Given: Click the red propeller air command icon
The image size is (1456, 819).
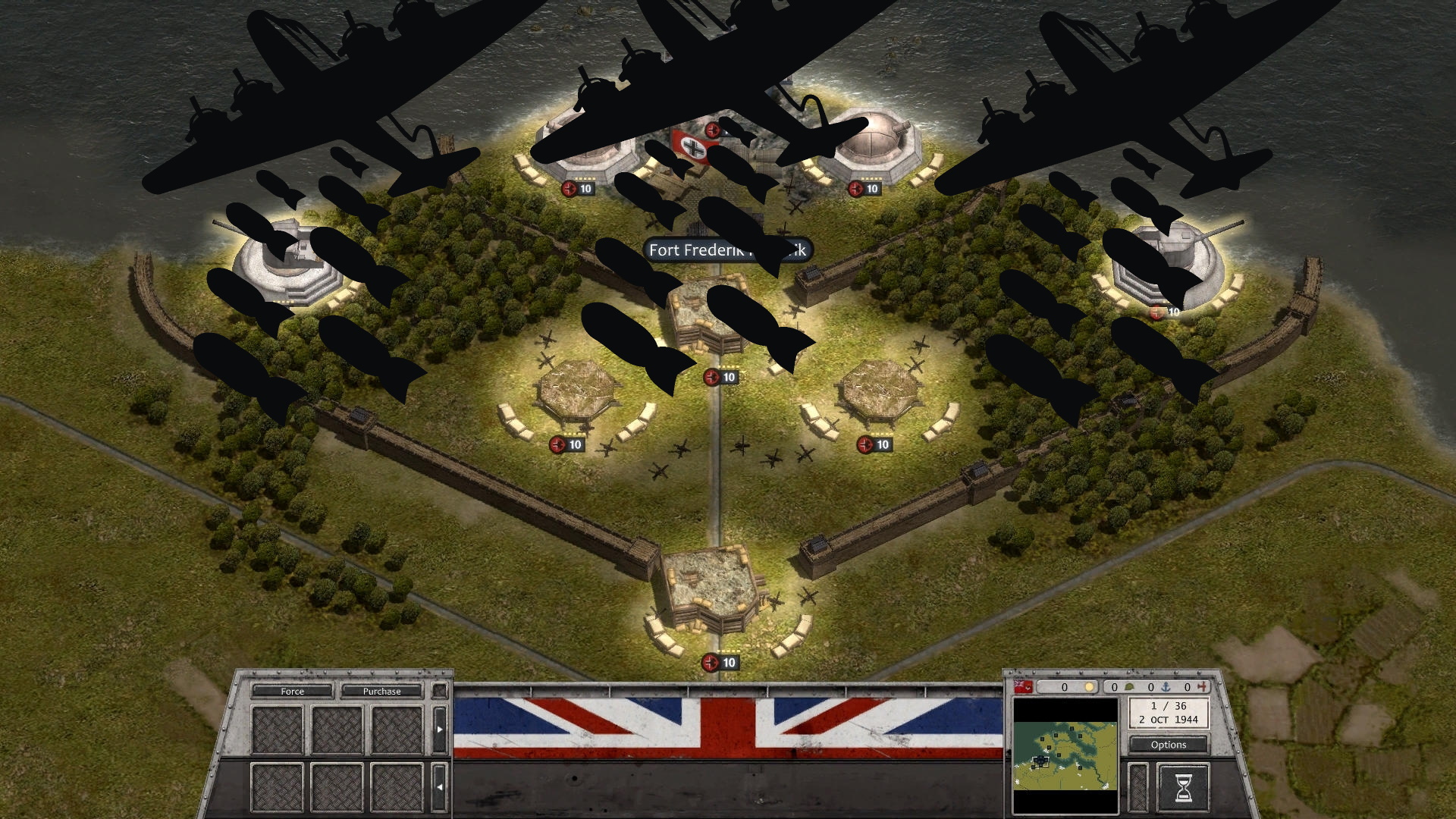Looking at the screenshot, I should pyautogui.click(x=1203, y=687).
